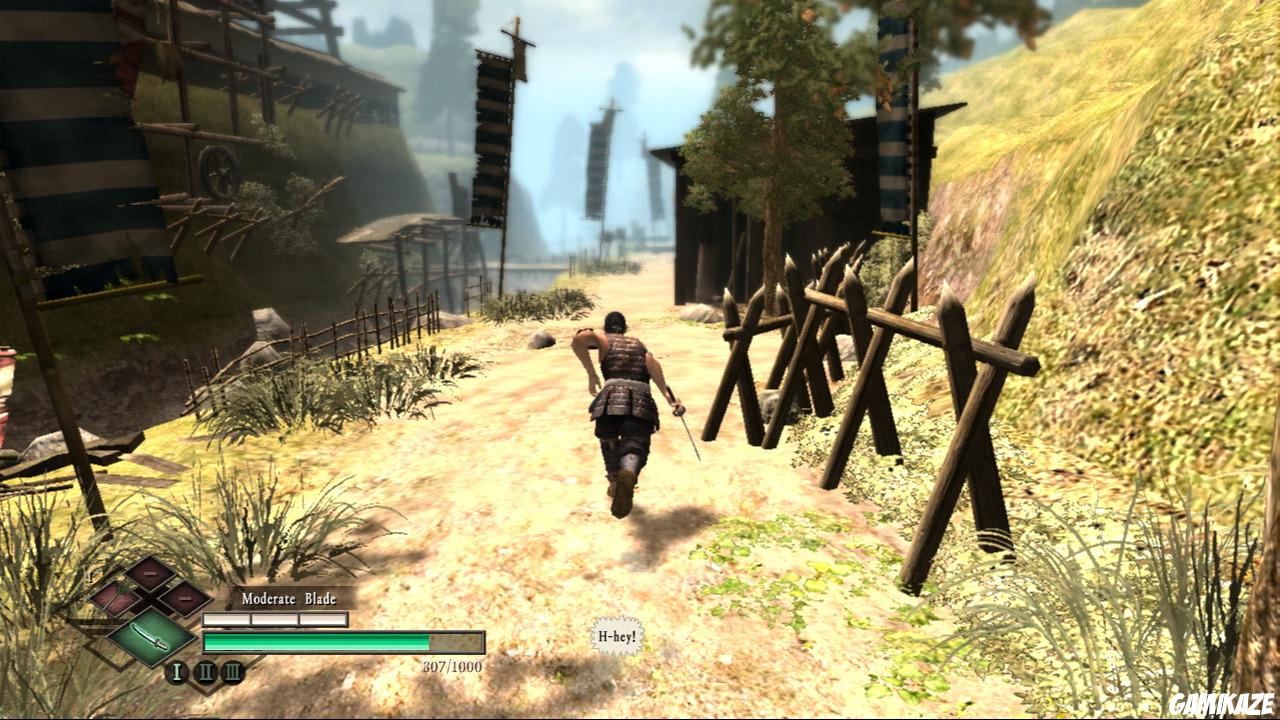Toggle stance III on the HUD
The image size is (1280, 720).
(233, 672)
